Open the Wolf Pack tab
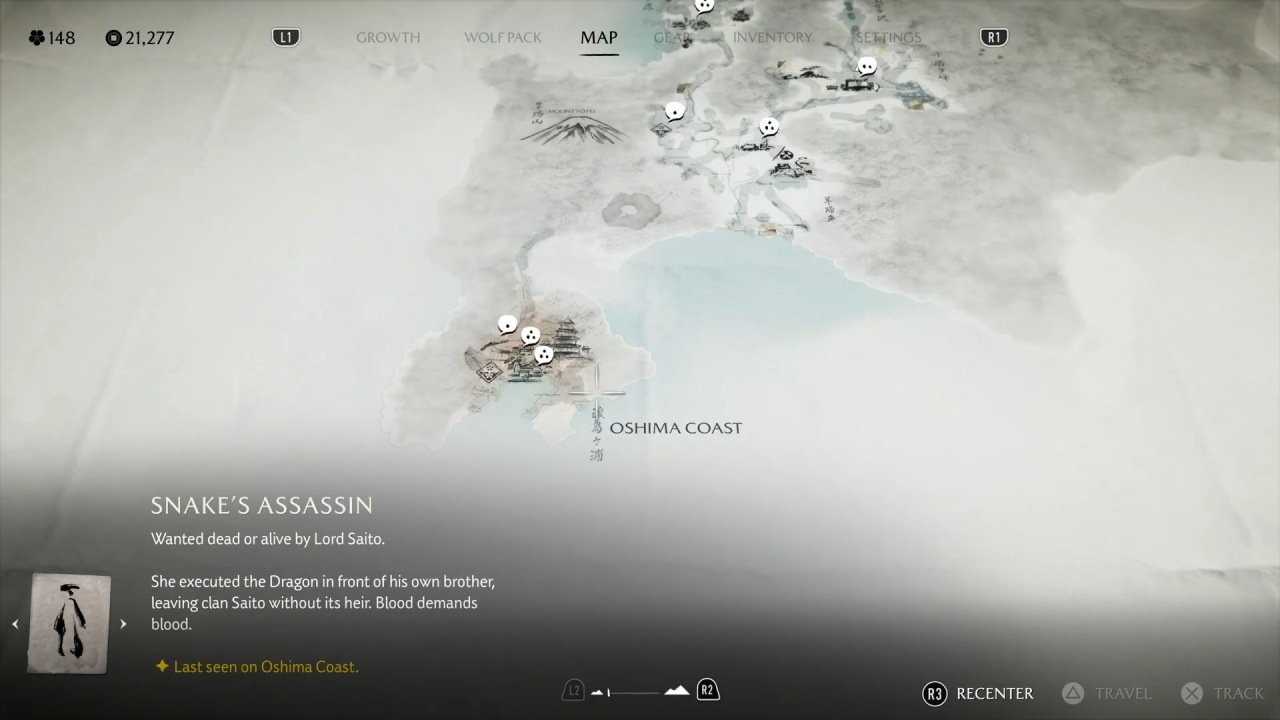The width and height of the screenshot is (1280, 720). pyautogui.click(x=503, y=38)
